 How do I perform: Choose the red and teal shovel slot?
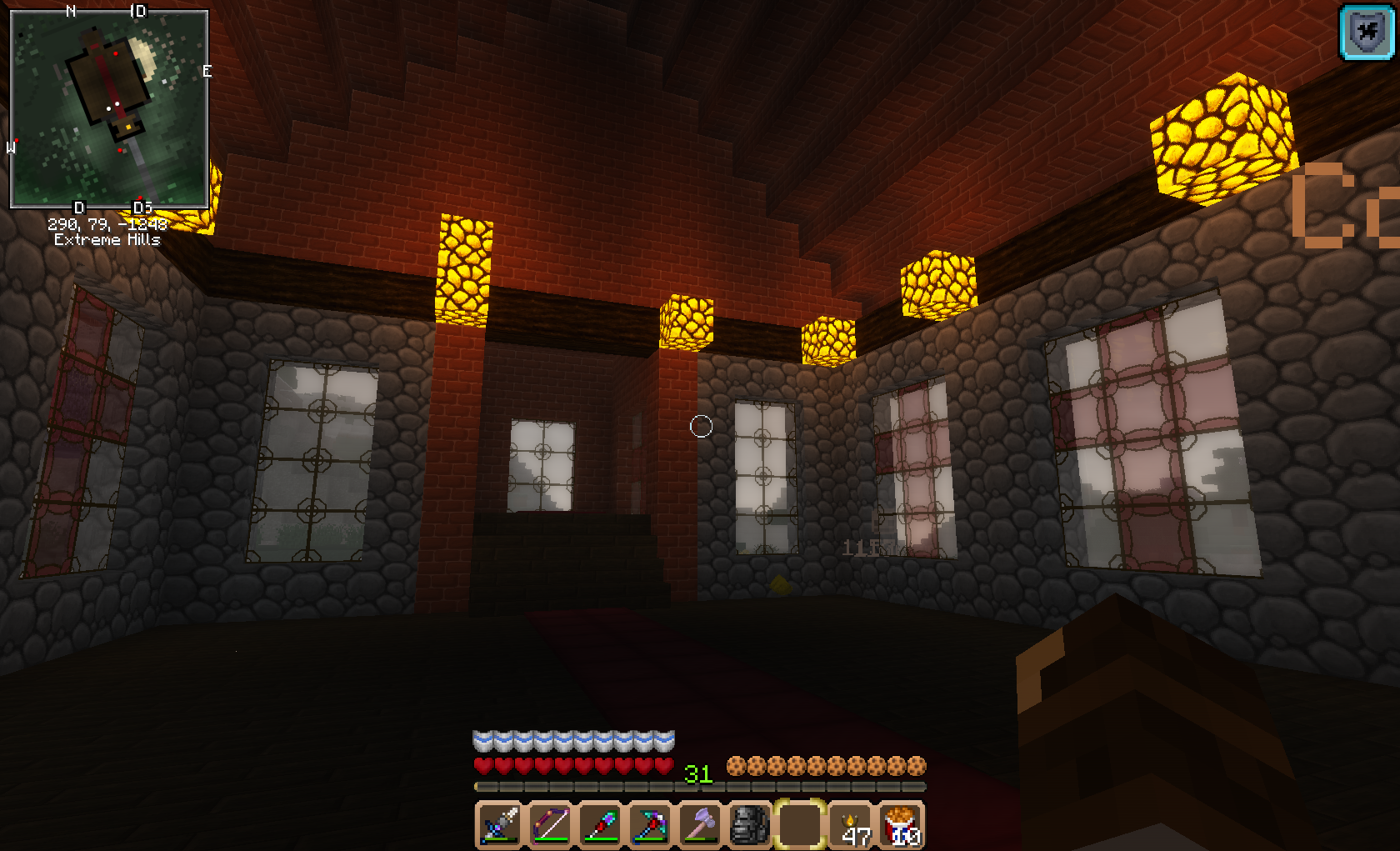600,825
